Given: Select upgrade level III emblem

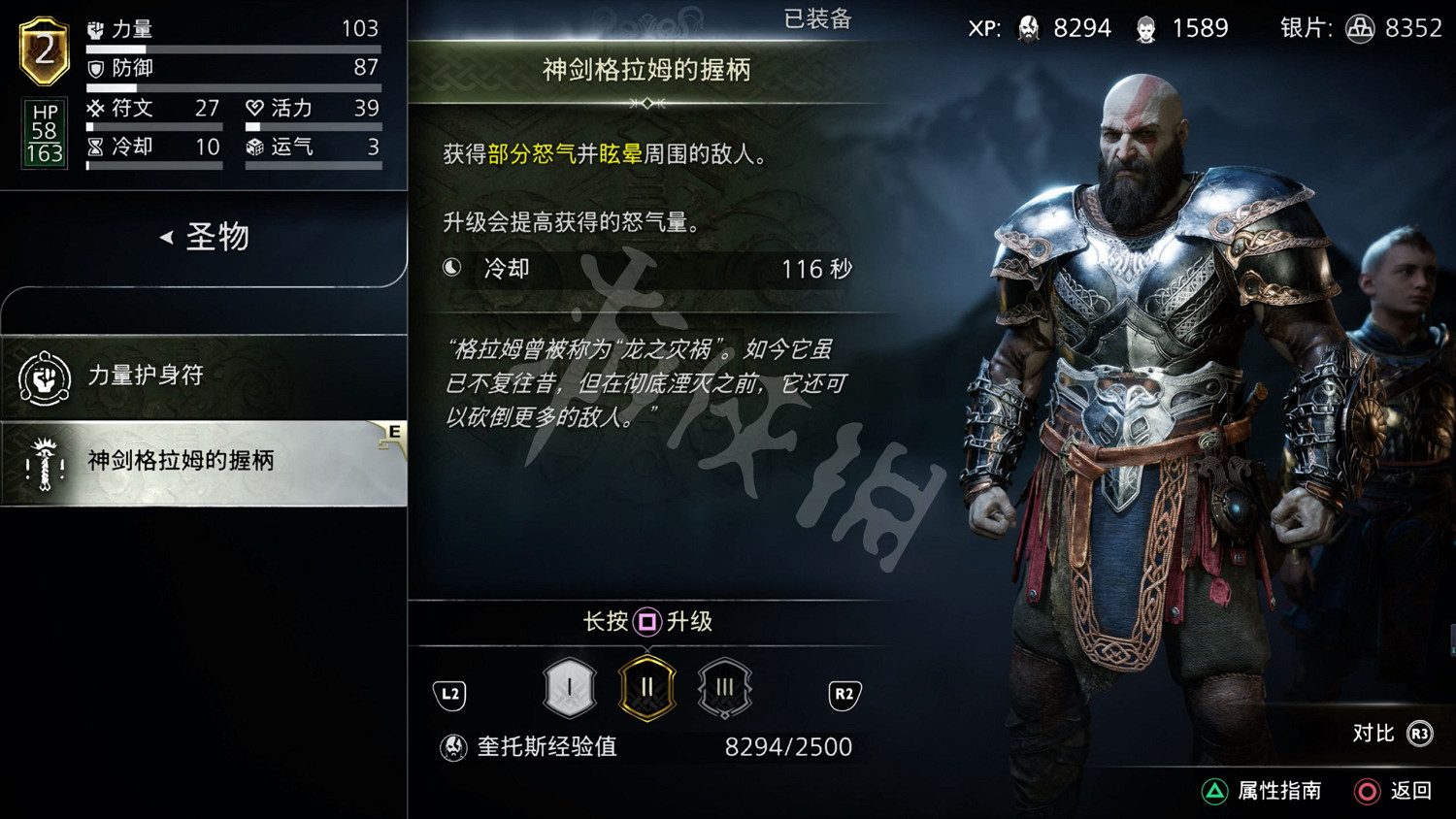Looking at the screenshot, I should (725, 686).
